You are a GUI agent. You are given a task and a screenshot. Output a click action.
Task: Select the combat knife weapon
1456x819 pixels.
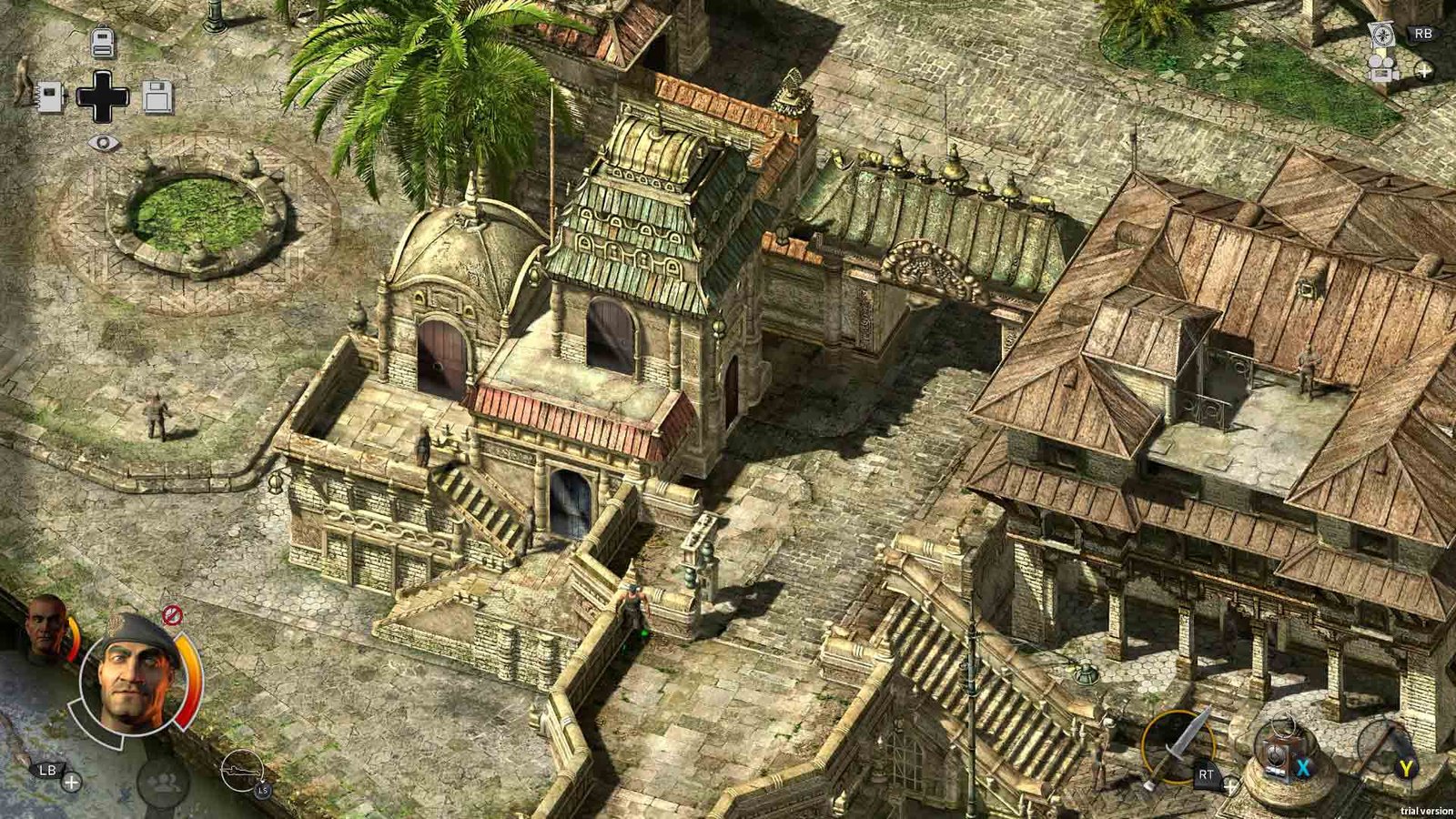coord(1178,748)
